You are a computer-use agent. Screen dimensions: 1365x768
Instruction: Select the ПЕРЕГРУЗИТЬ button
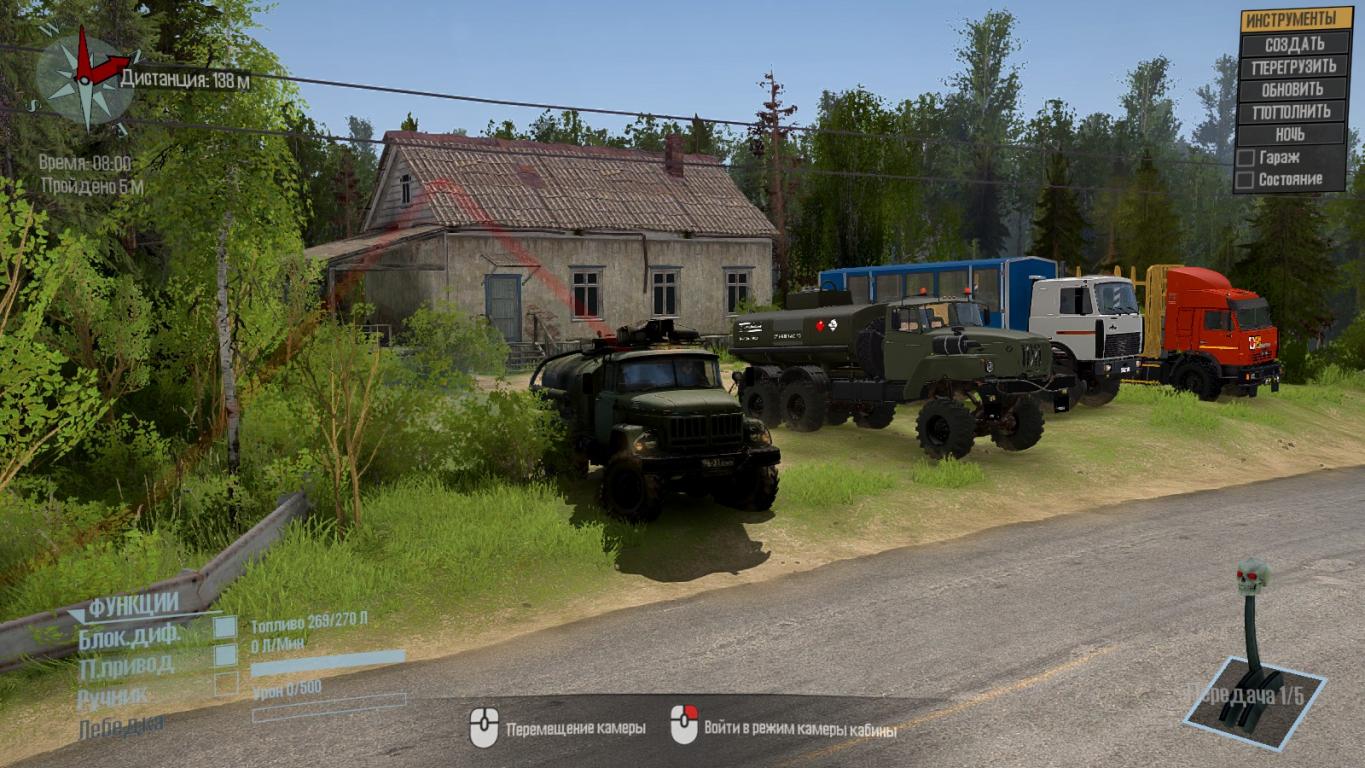[x=1294, y=67]
